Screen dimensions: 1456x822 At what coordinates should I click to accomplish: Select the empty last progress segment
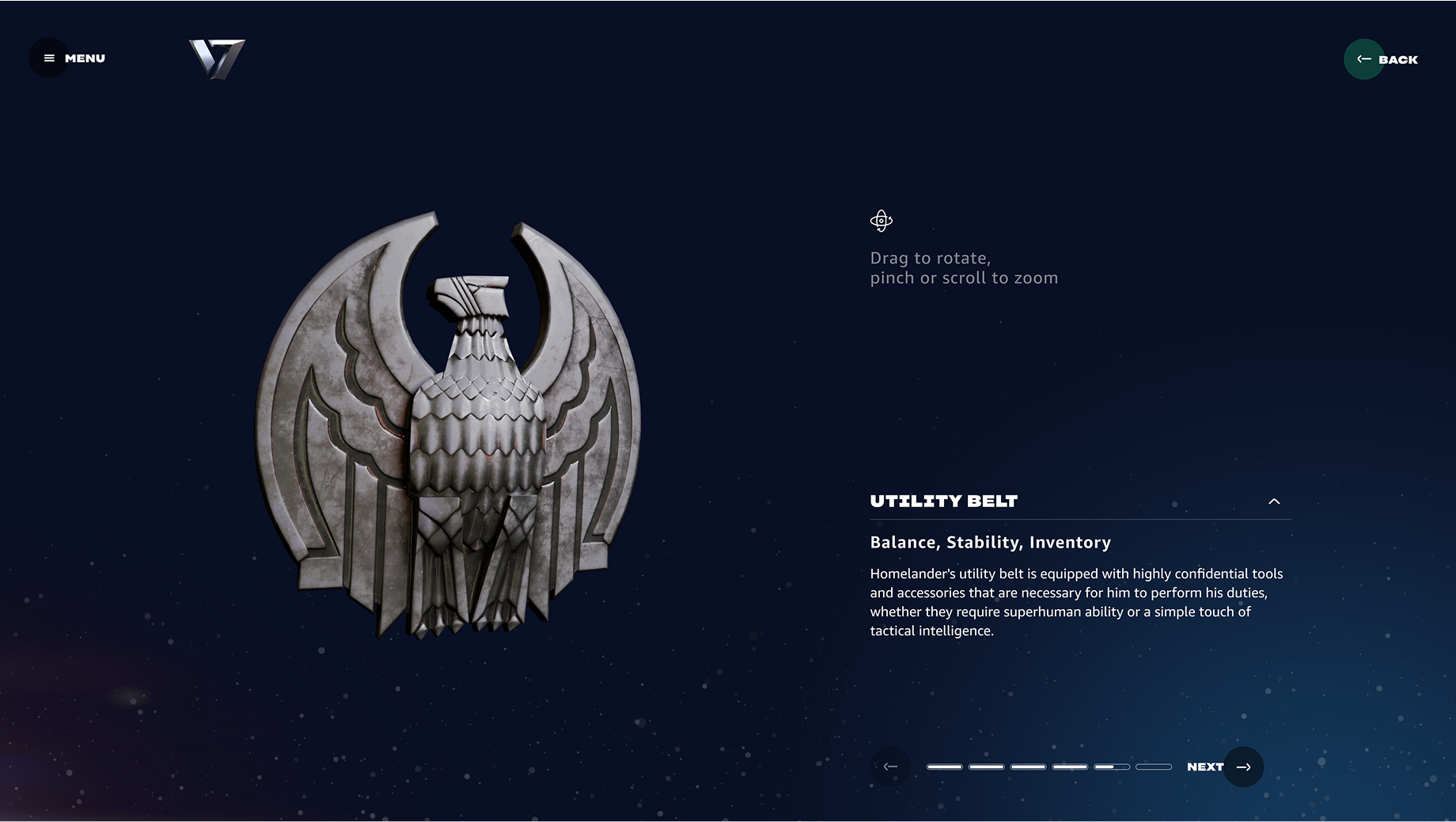1154,766
